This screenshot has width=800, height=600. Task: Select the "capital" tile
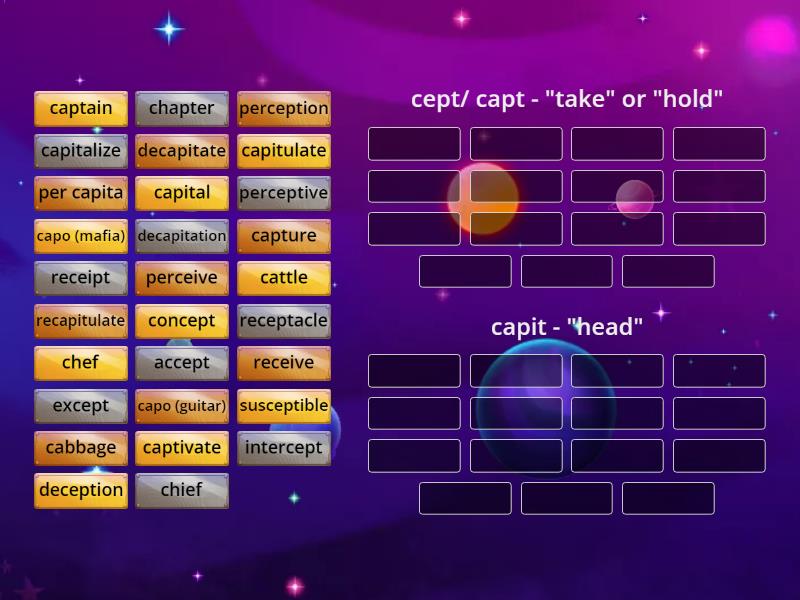click(x=182, y=193)
